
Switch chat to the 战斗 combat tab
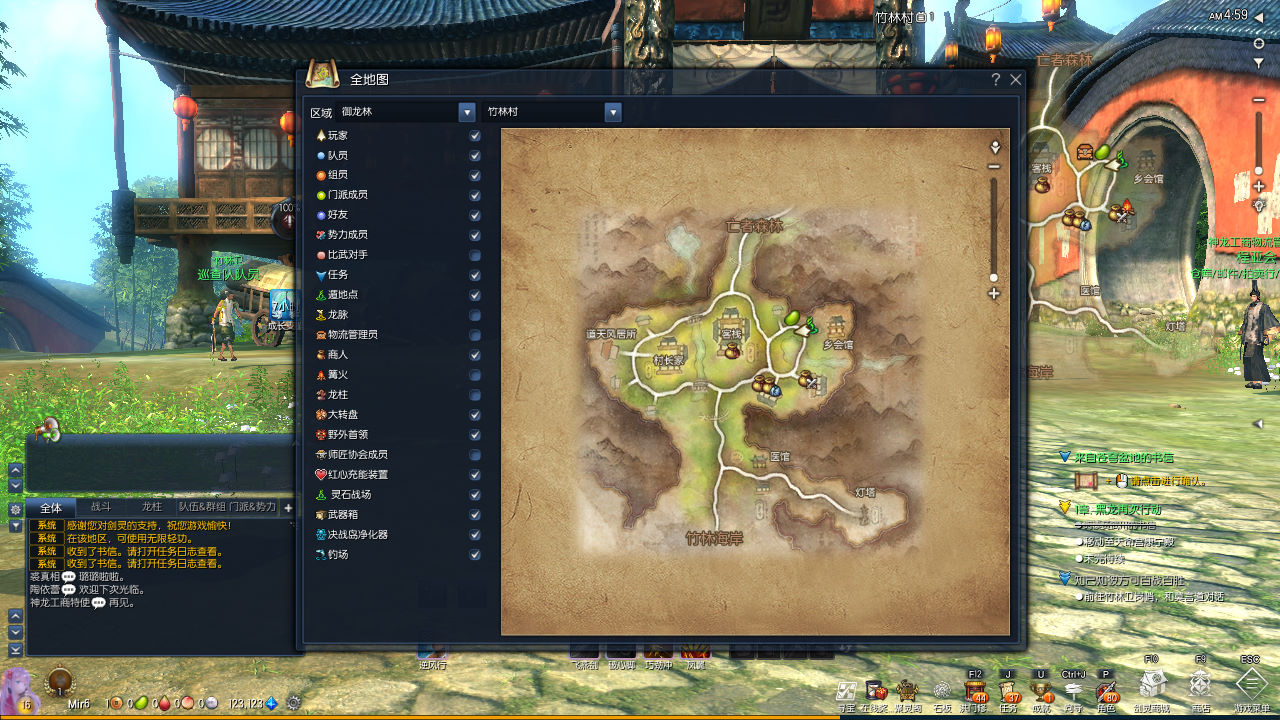tap(101, 508)
